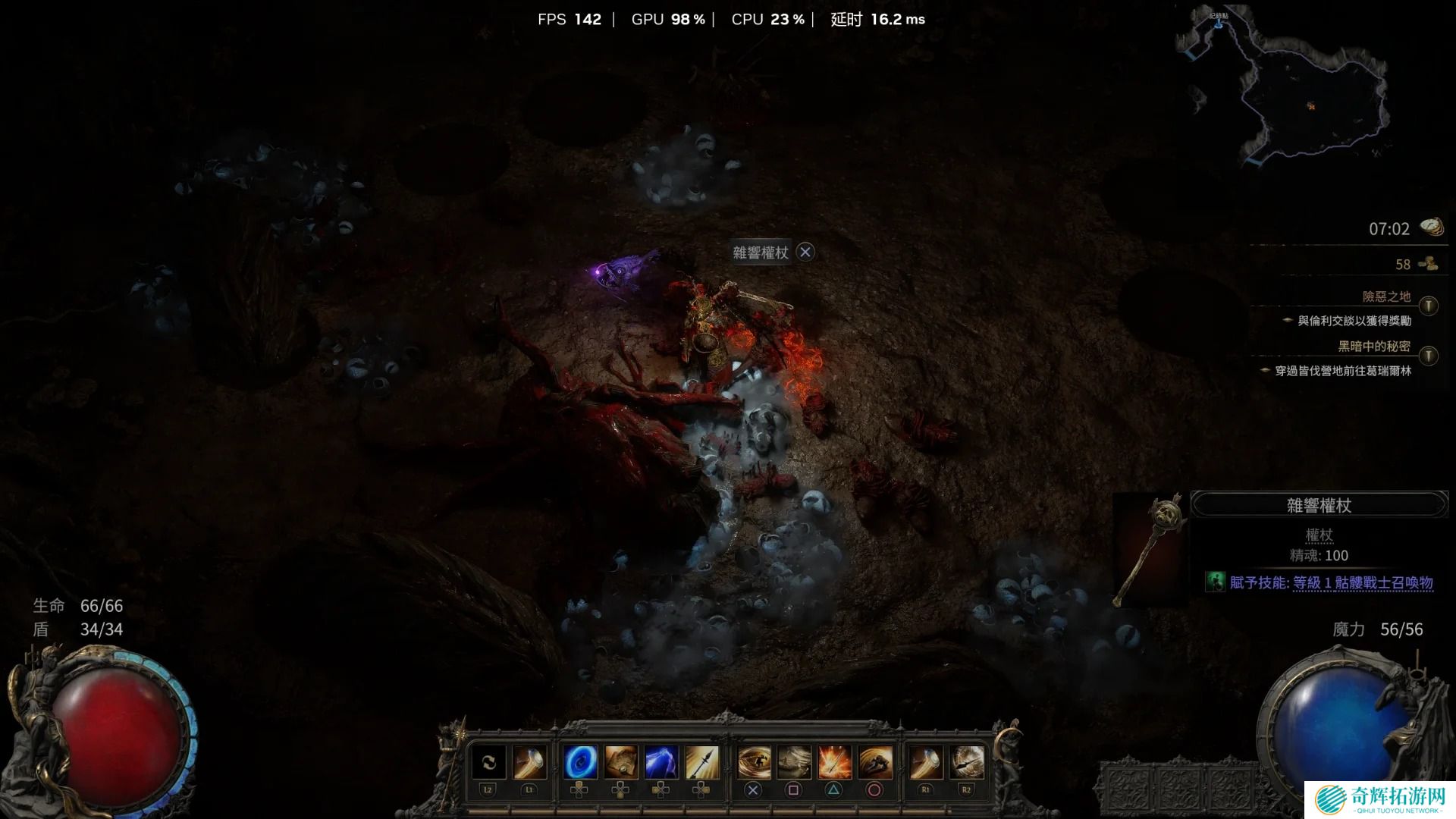The image size is (1456, 819).
Task: Activate the dusty ground slam skill
Action: pyautogui.click(x=794, y=762)
